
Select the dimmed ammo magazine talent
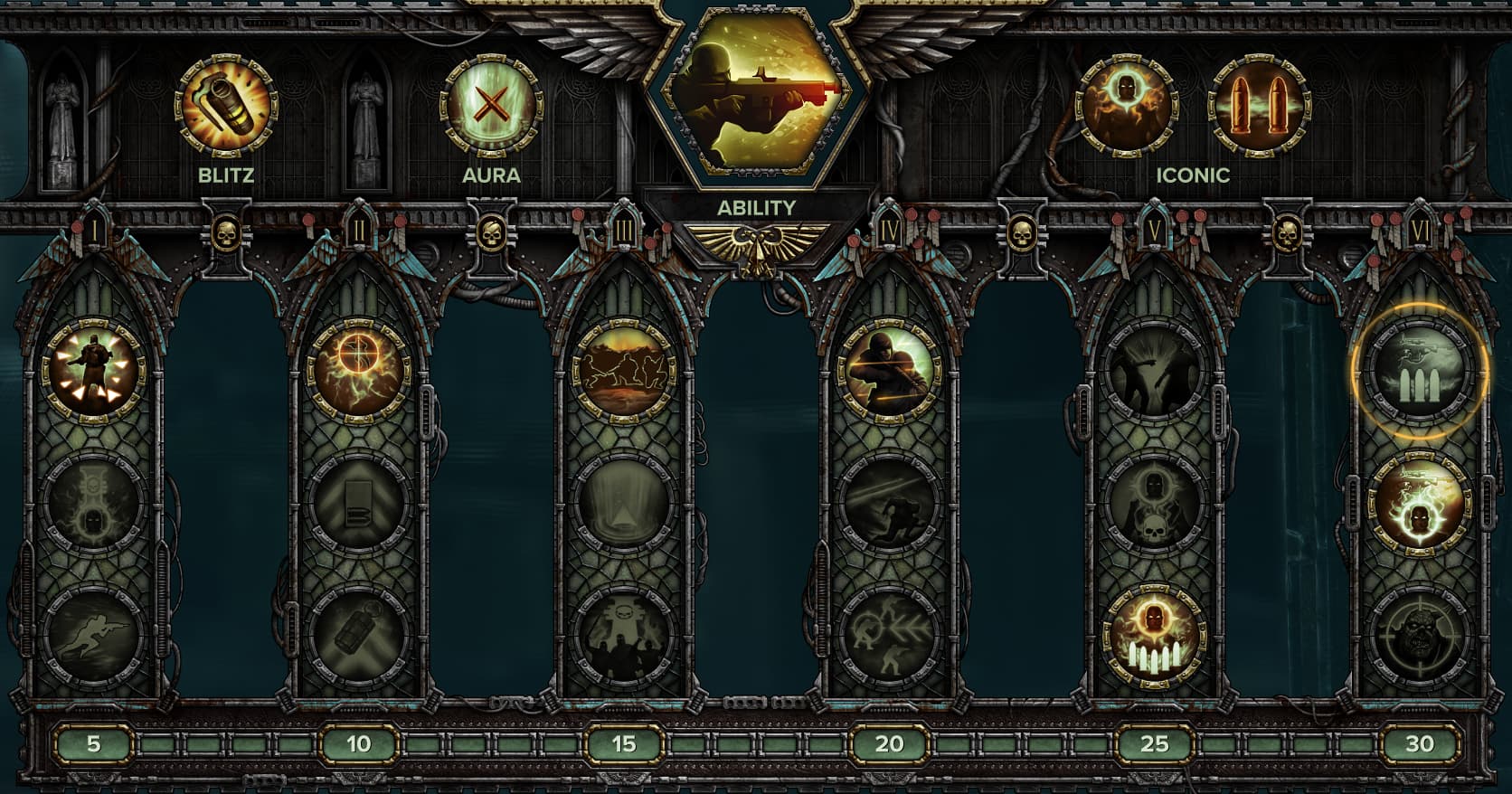(359, 503)
